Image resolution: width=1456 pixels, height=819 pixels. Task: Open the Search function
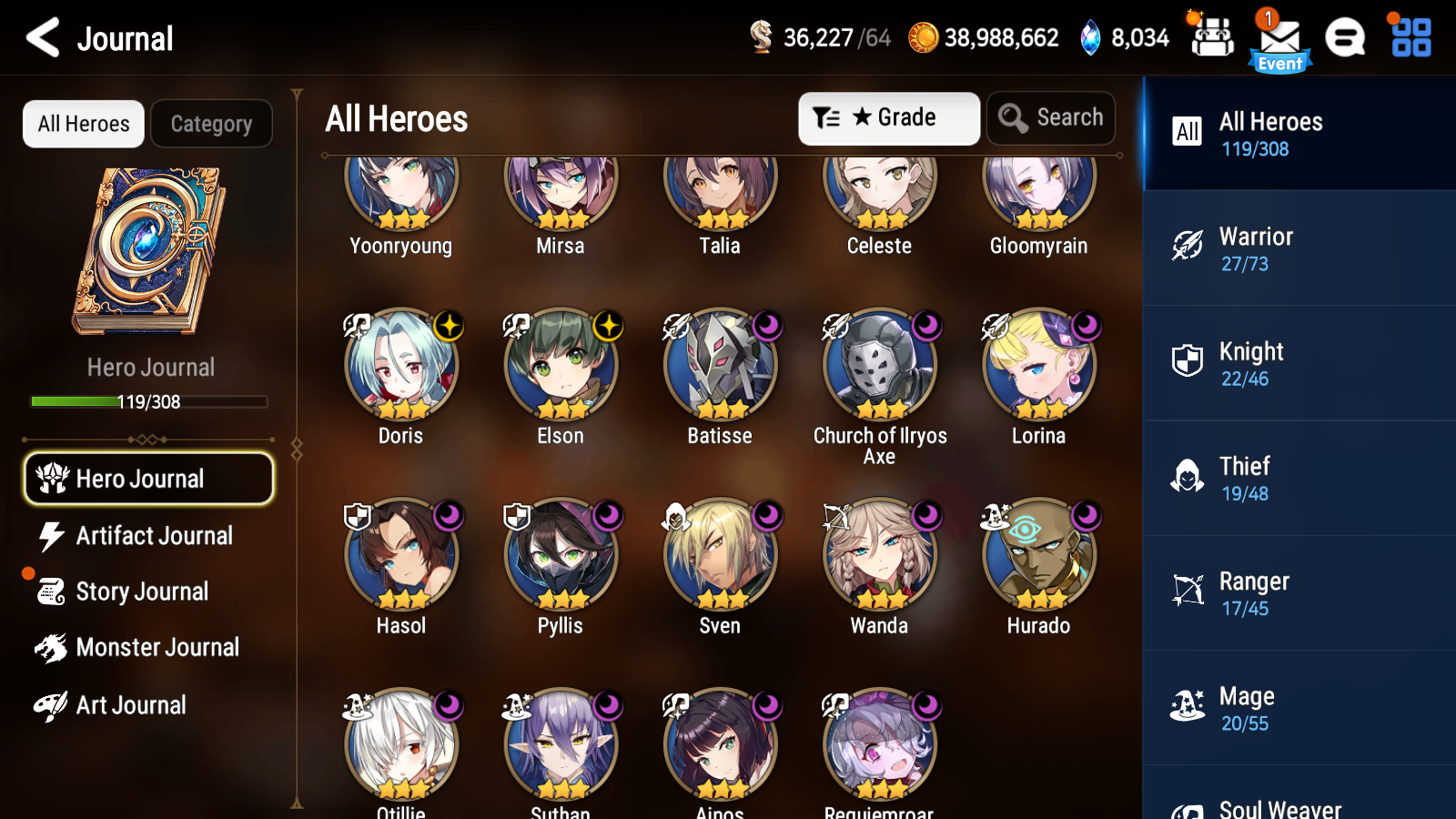click(1051, 117)
